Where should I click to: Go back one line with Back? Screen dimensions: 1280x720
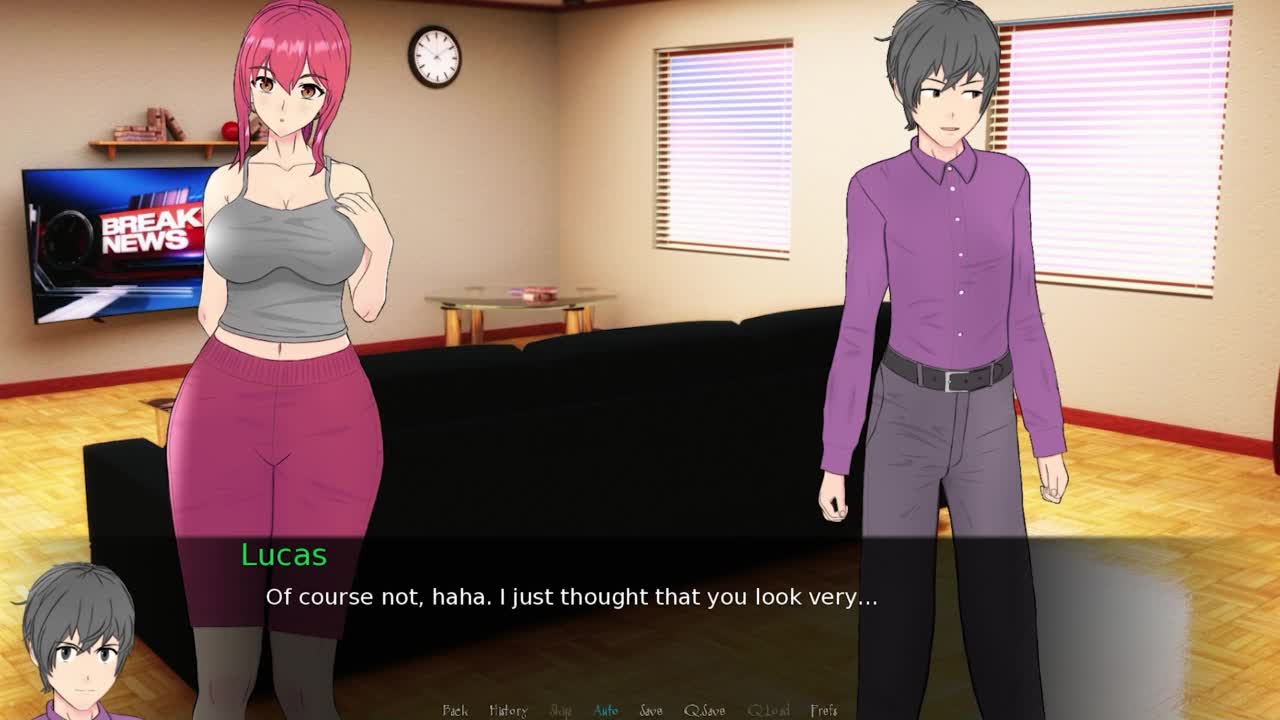coord(455,710)
